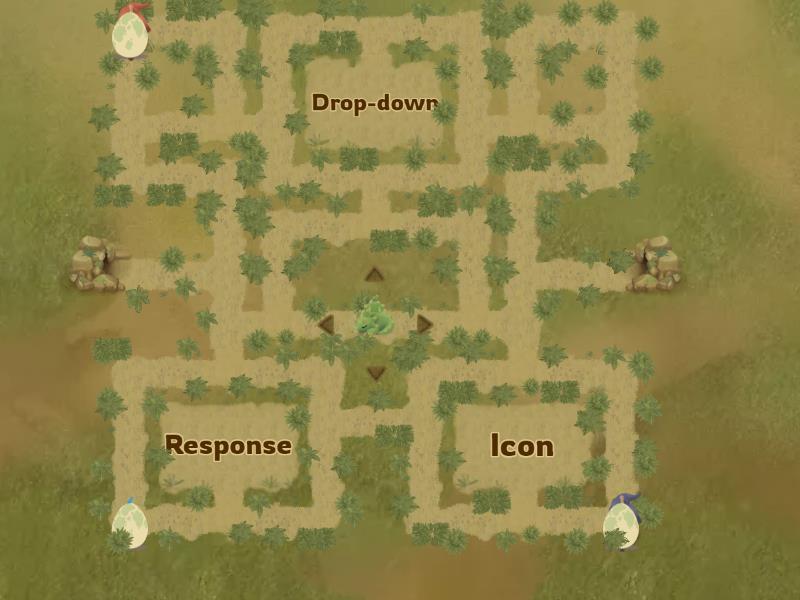Viewport: 800px width, 600px height.
Task: Click the right arrow beside the dragon
Action: pyautogui.click(x=424, y=324)
